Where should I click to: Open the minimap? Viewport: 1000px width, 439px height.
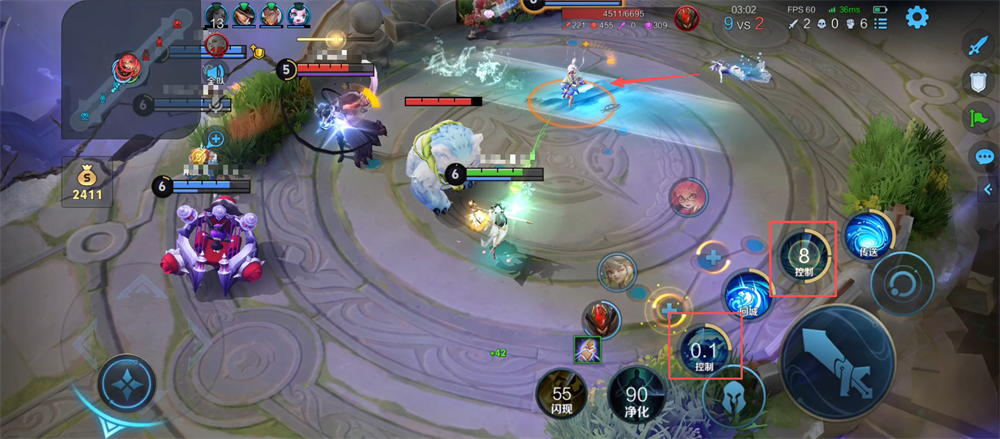pos(130,68)
